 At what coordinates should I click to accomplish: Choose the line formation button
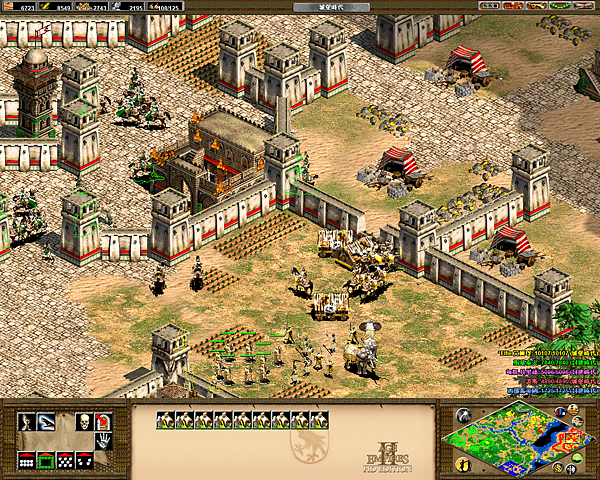coord(27,461)
